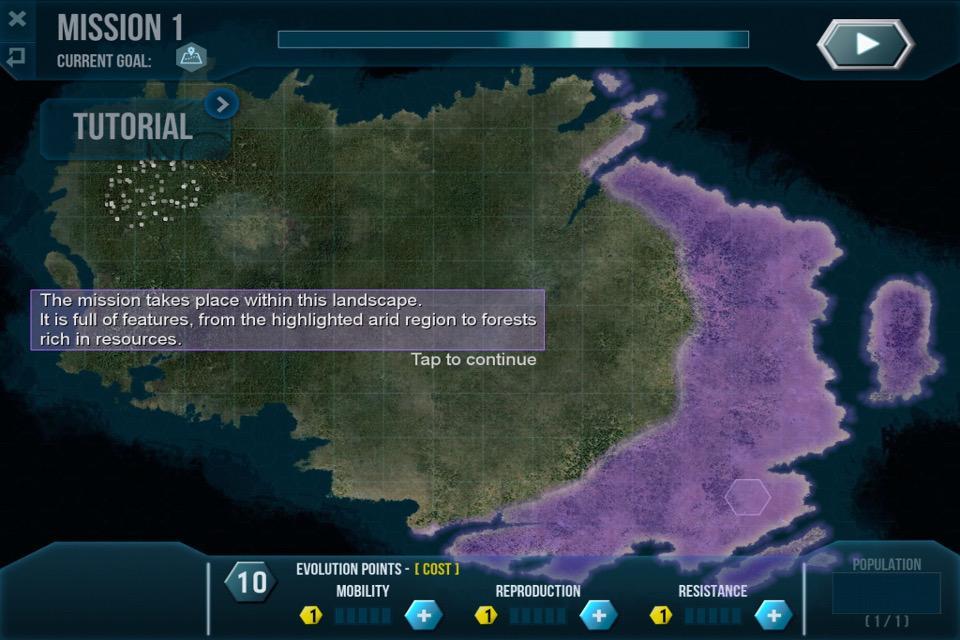The width and height of the screenshot is (960, 640).
Task: Click the return arrow icon
Action: (16, 57)
